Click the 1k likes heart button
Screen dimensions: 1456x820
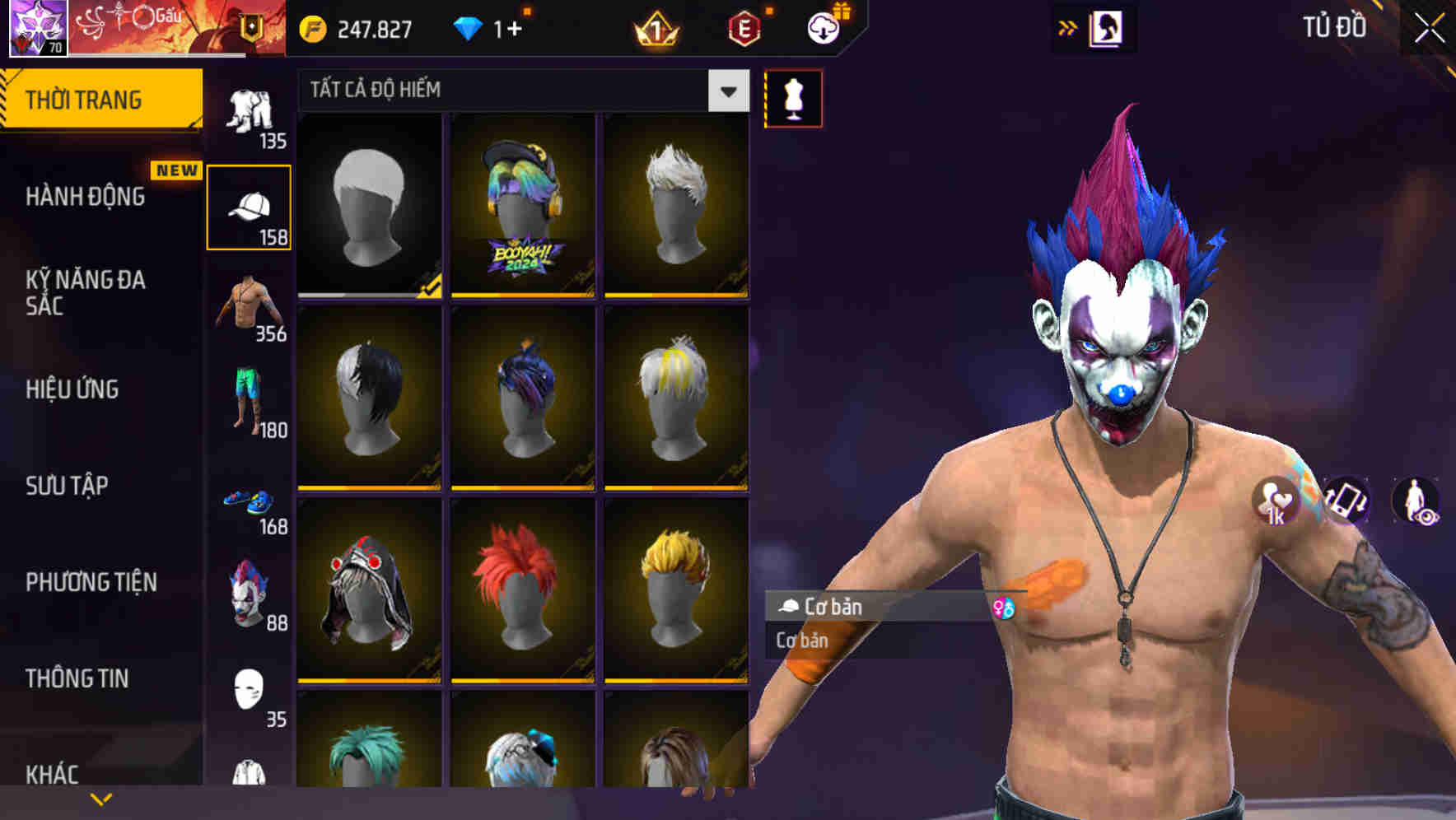[1275, 502]
